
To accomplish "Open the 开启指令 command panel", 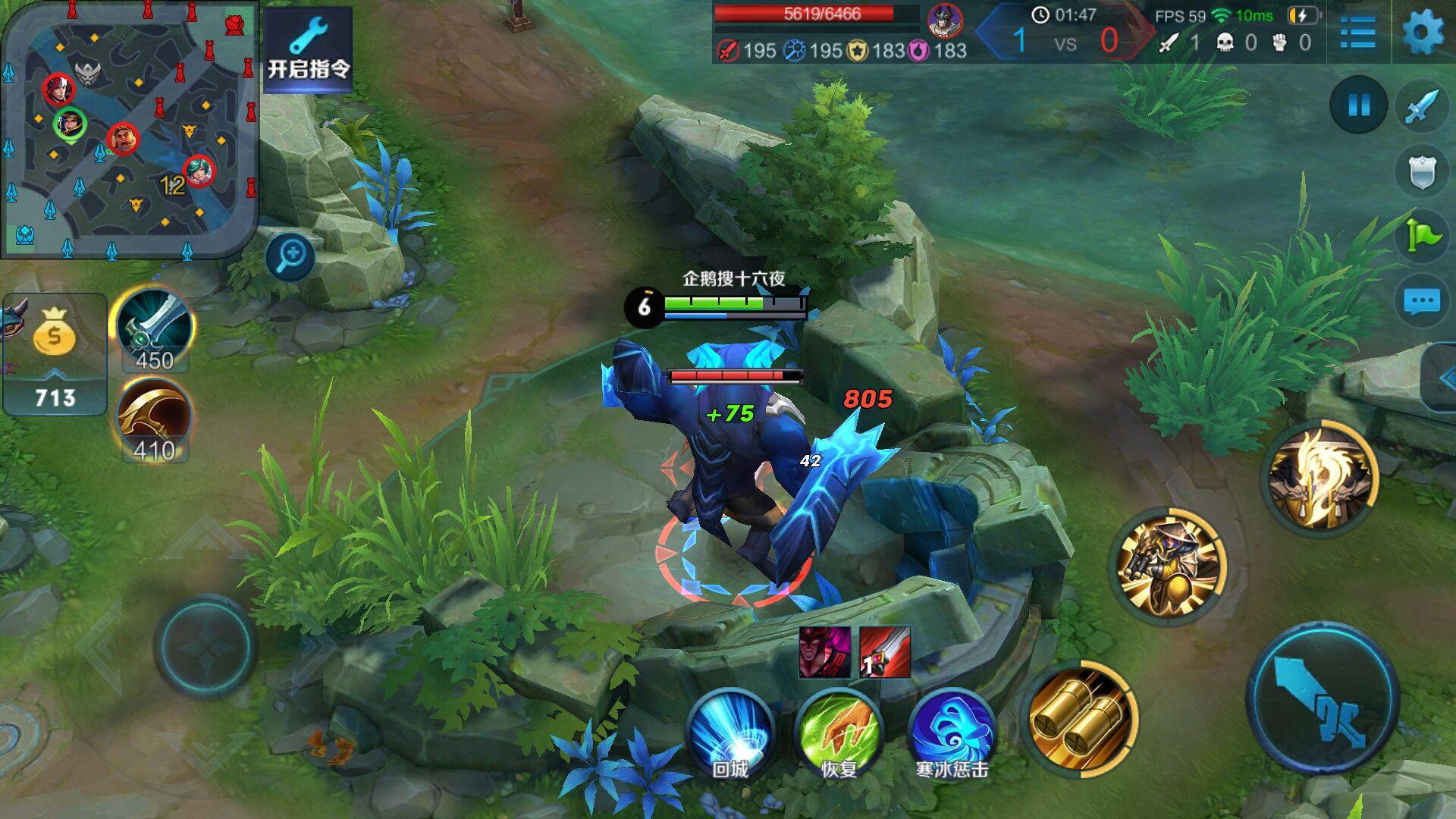I will click(308, 49).
